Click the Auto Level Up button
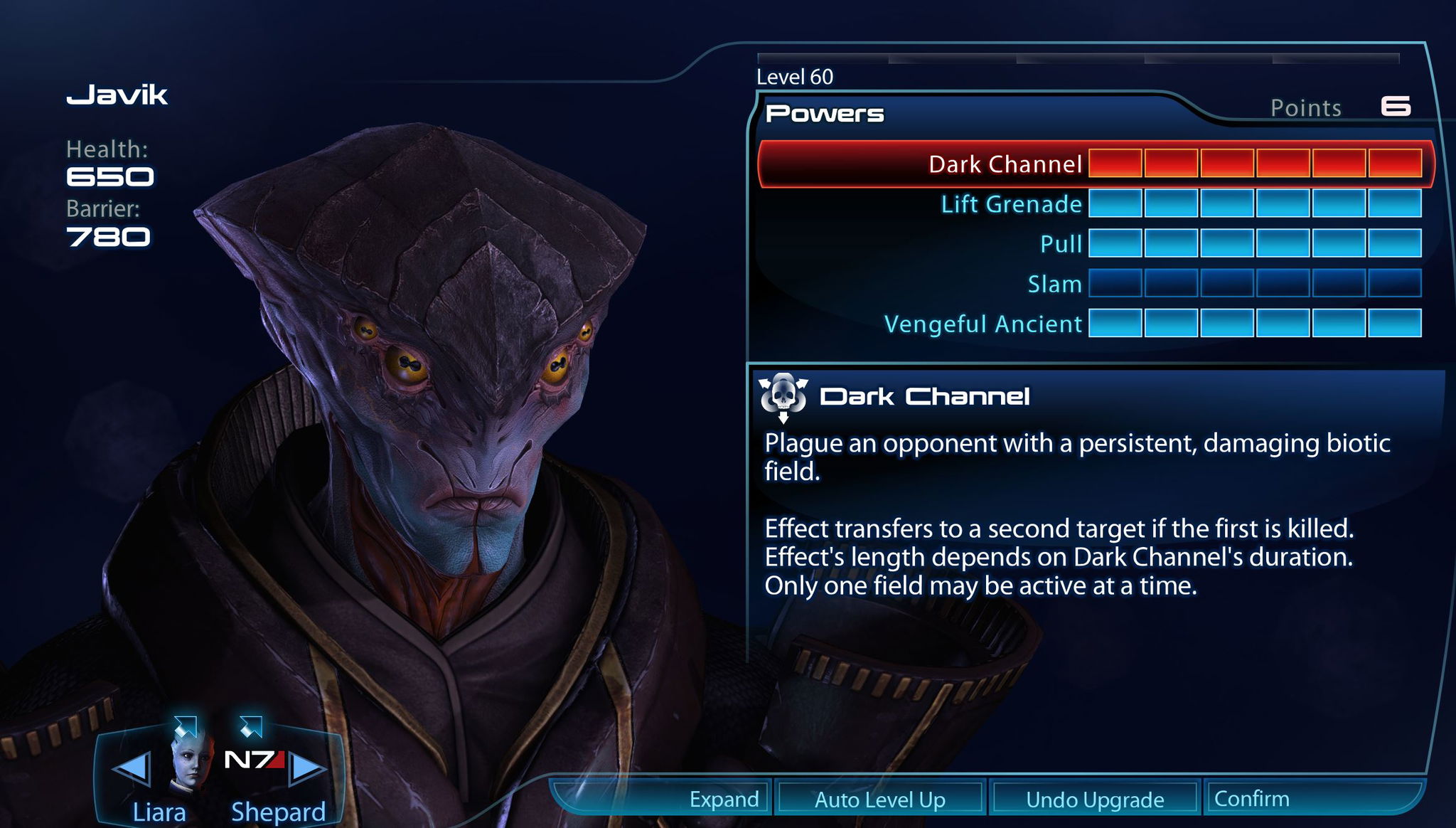The height and width of the screenshot is (828, 1456). coord(879,798)
